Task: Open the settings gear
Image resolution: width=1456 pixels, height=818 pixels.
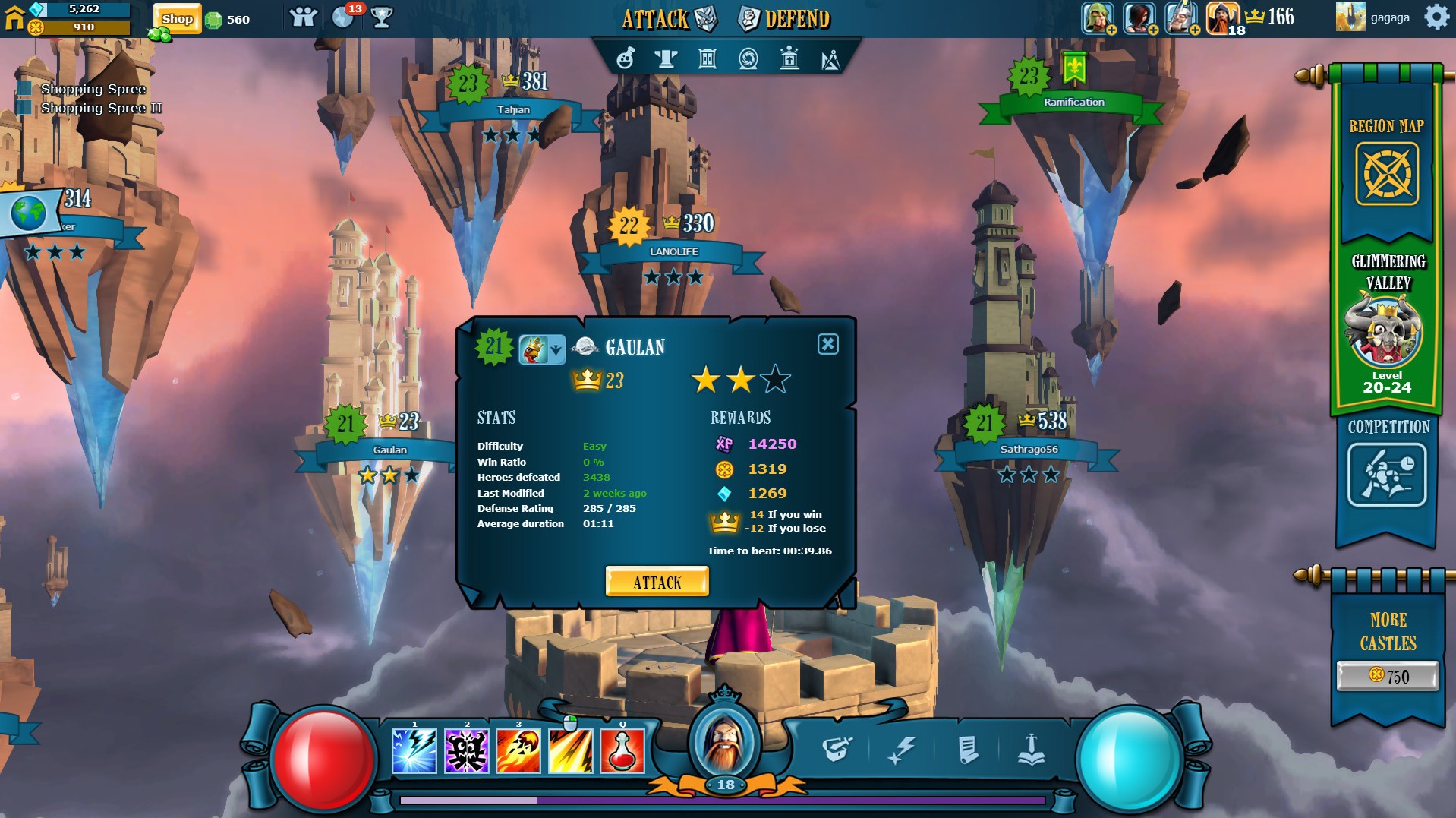Action: point(1436,17)
